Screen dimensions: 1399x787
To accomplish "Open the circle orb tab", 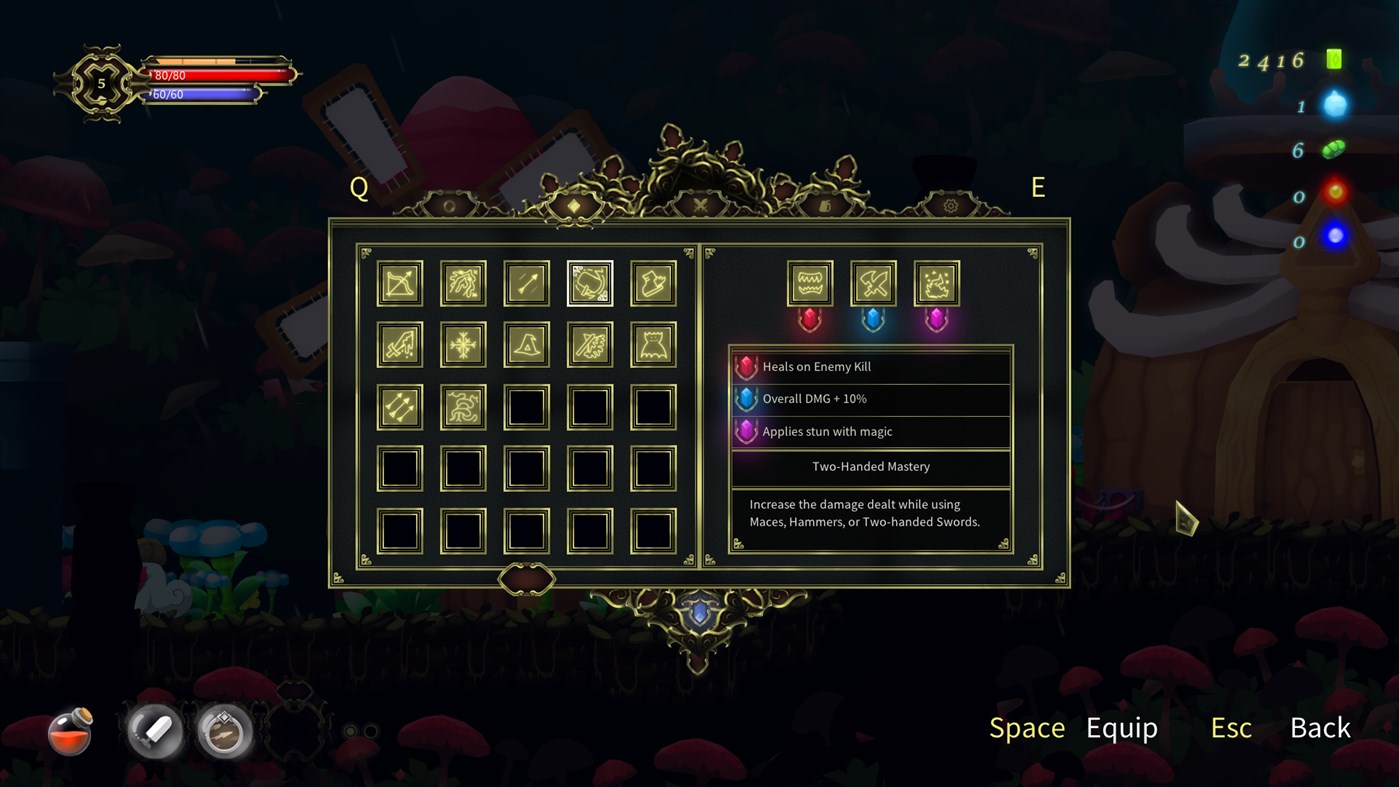I will click(450, 206).
